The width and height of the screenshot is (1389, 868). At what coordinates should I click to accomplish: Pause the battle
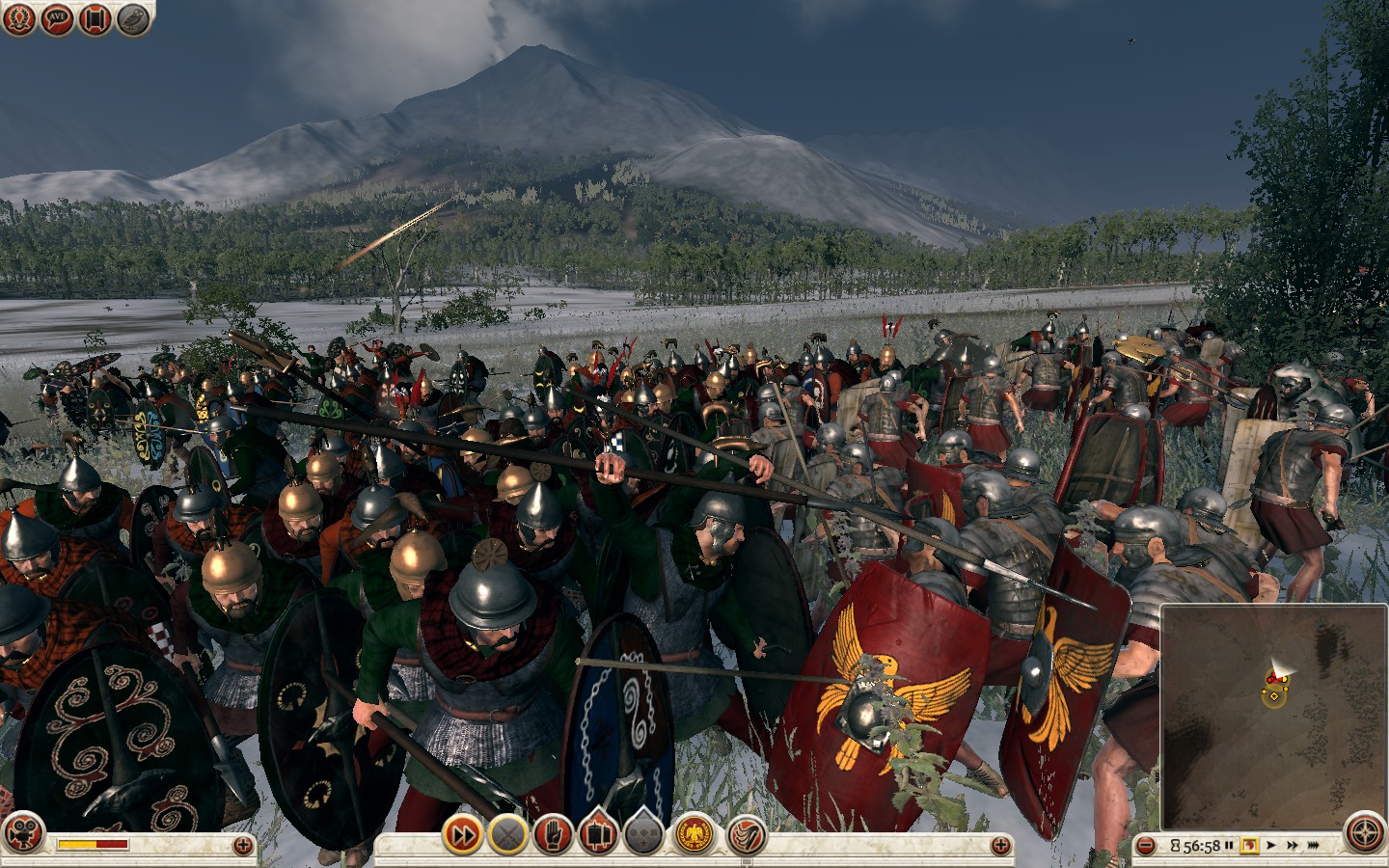click(x=1229, y=846)
